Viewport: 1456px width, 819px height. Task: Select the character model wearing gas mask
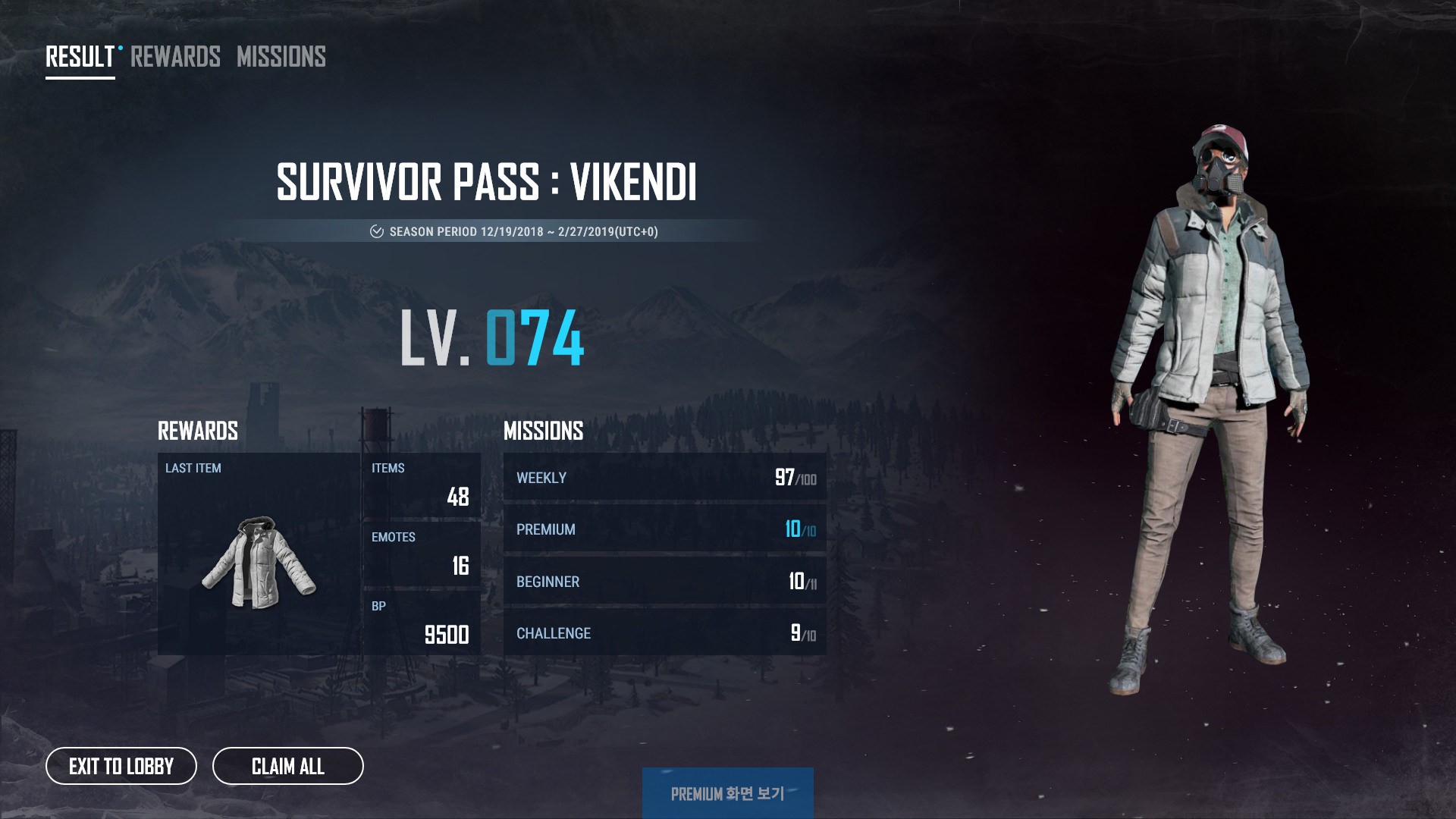pyautogui.click(x=1213, y=379)
